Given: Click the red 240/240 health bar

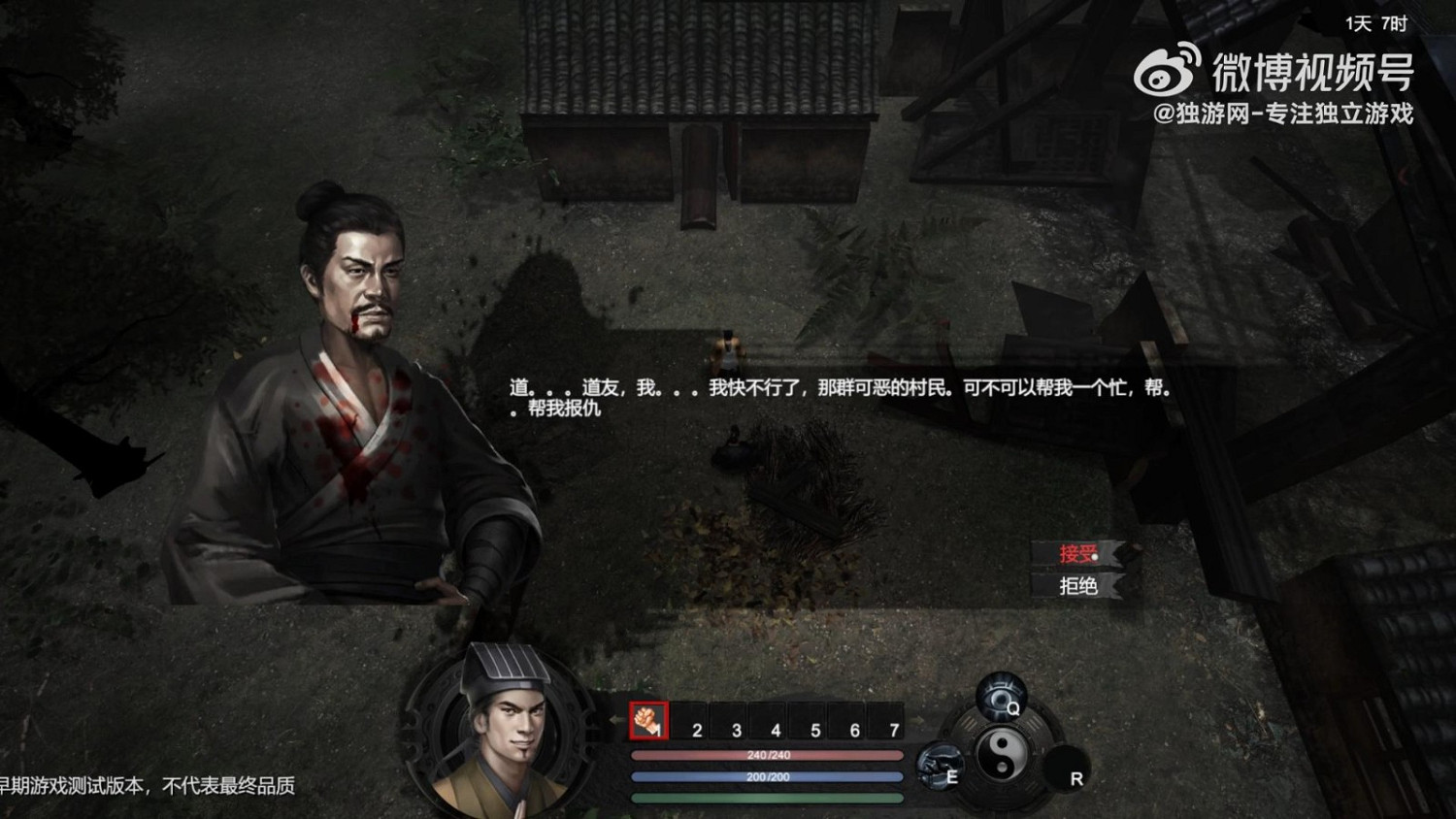Looking at the screenshot, I should 766,754.
